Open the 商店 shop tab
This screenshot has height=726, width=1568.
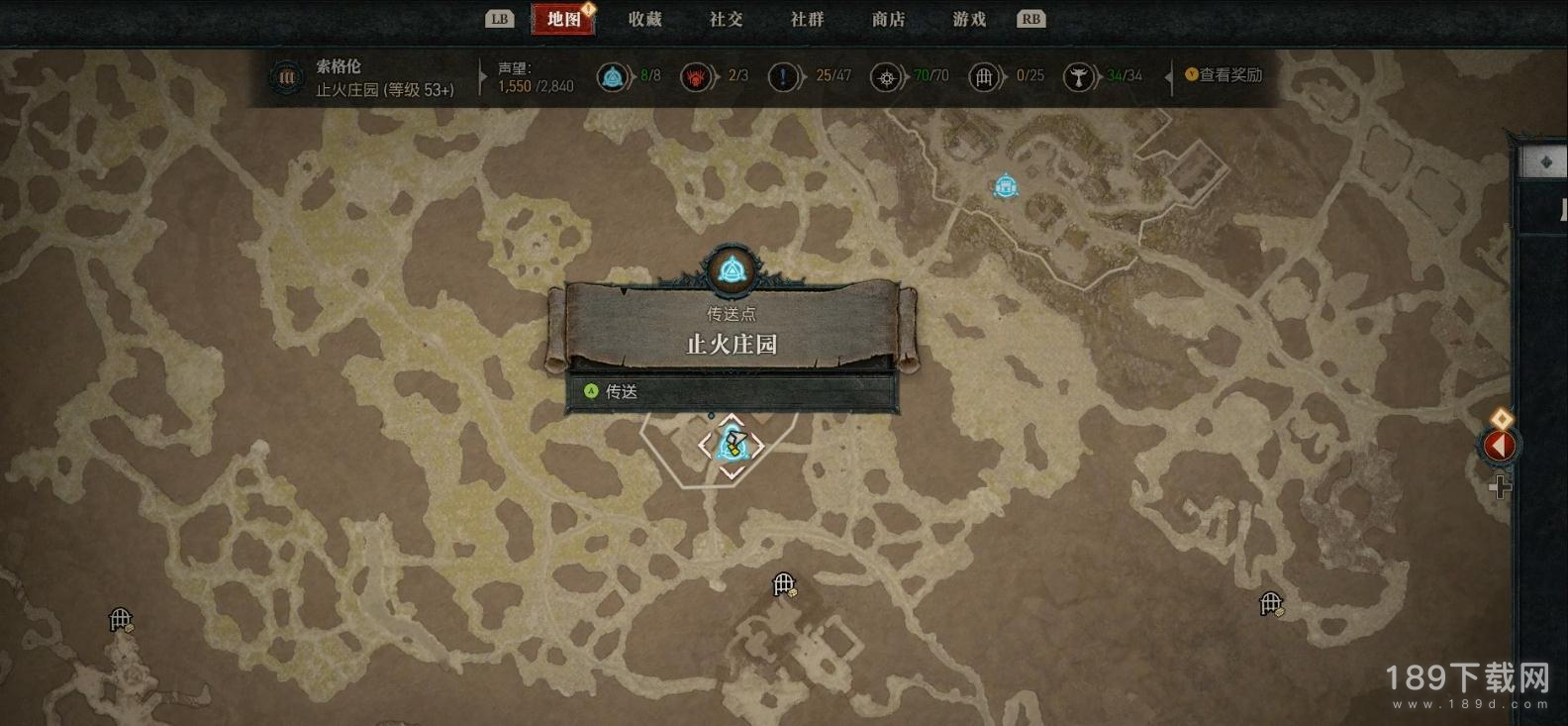[888, 19]
